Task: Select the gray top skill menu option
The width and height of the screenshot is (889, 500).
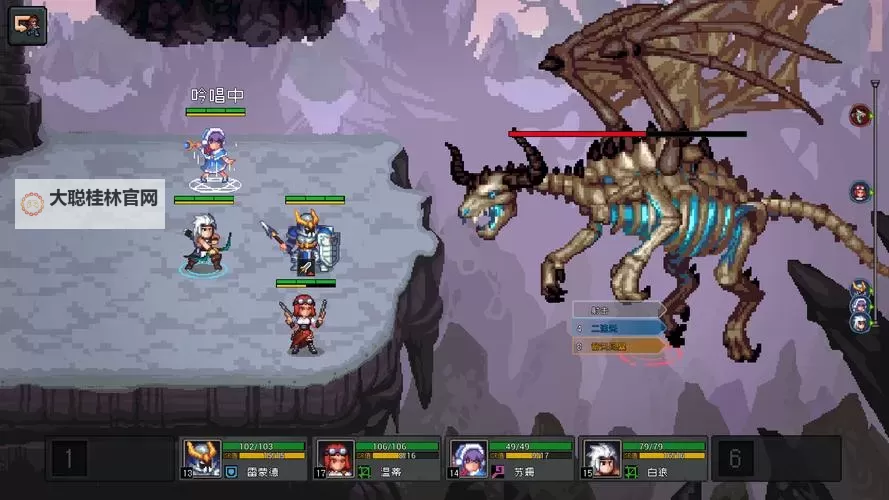Action: (x=617, y=309)
